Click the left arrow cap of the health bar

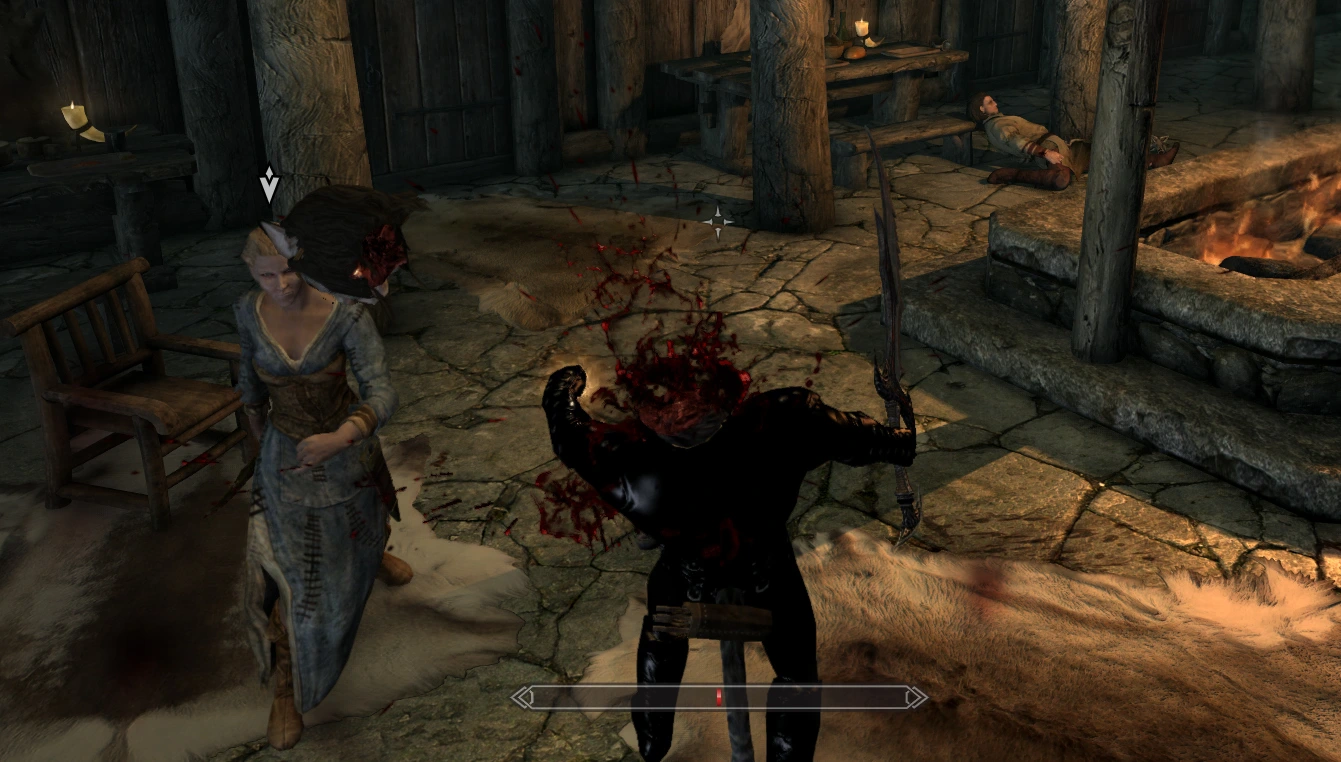pyautogui.click(x=521, y=697)
